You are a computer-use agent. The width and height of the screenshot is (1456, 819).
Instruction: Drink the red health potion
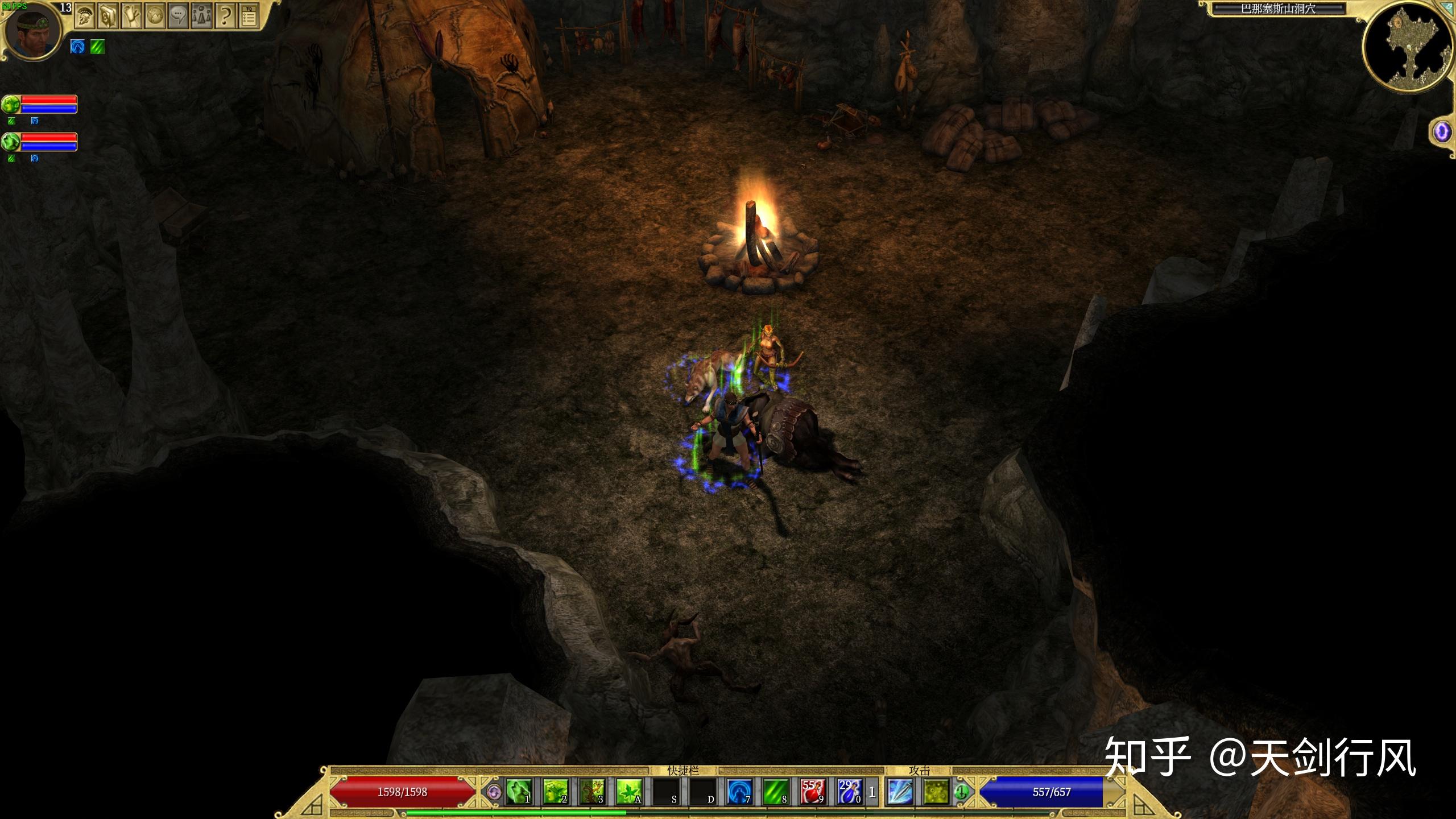pyautogui.click(x=812, y=792)
